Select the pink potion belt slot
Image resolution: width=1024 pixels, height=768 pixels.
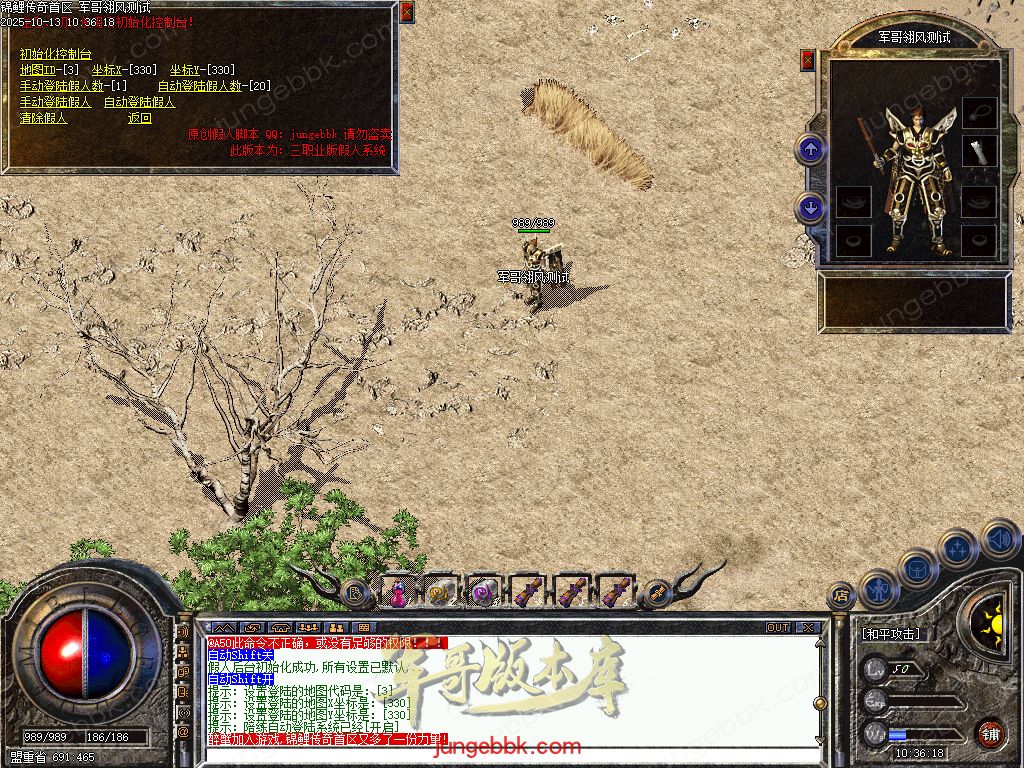point(398,593)
